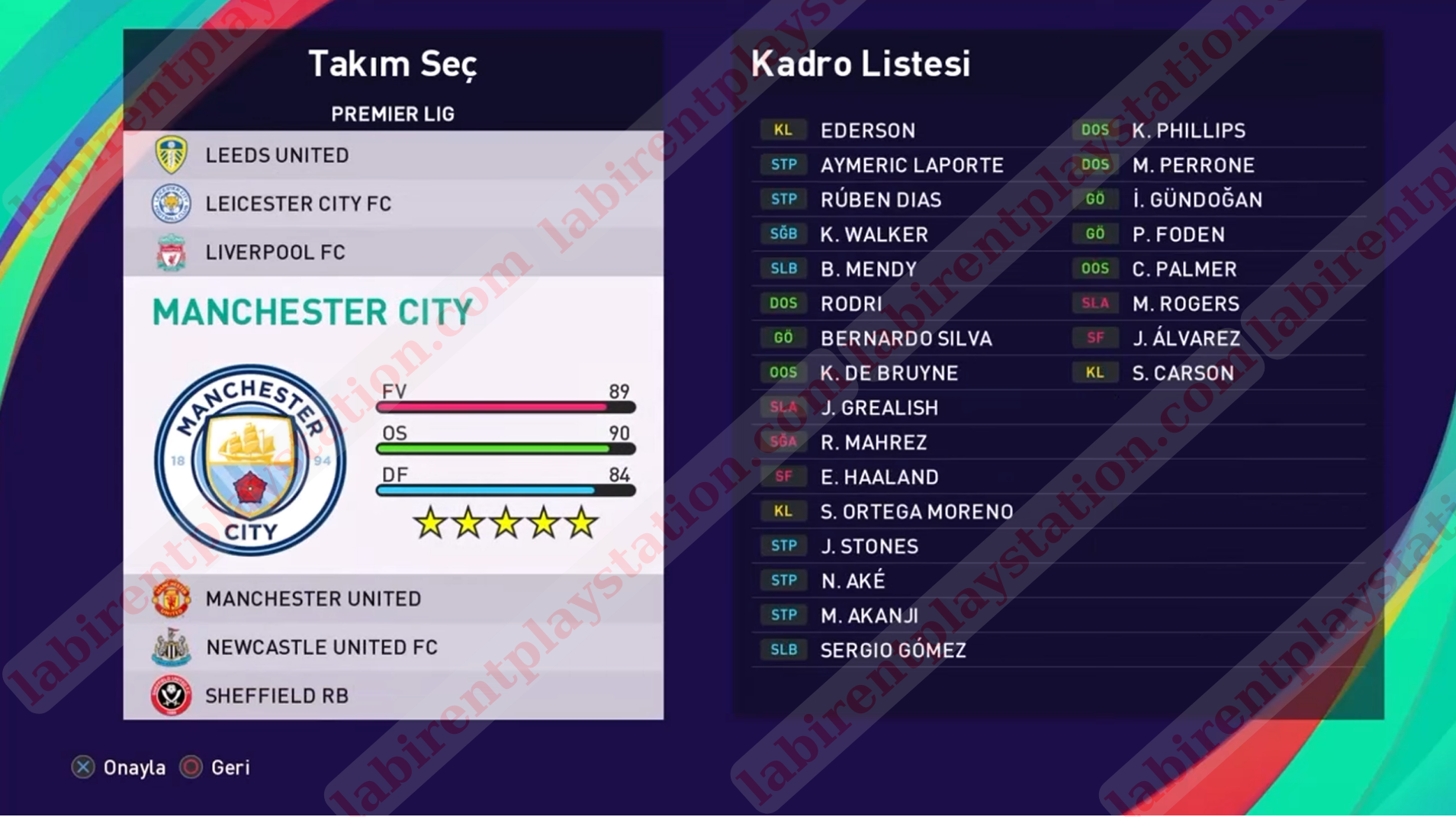Click the Manchester City club crest

pyautogui.click(x=250, y=460)
